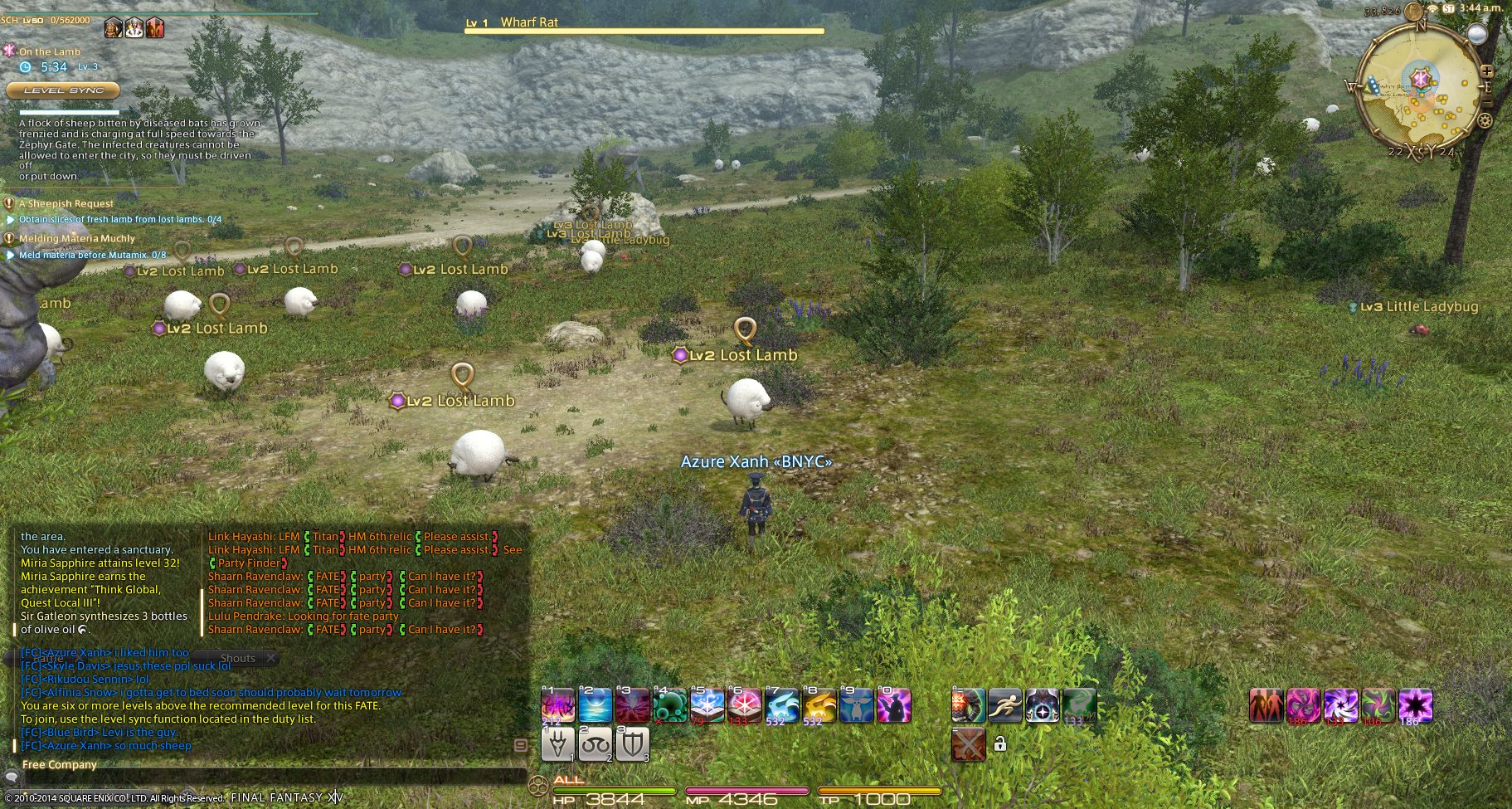Summon the blue Eos fairy

tap(781, 706)
